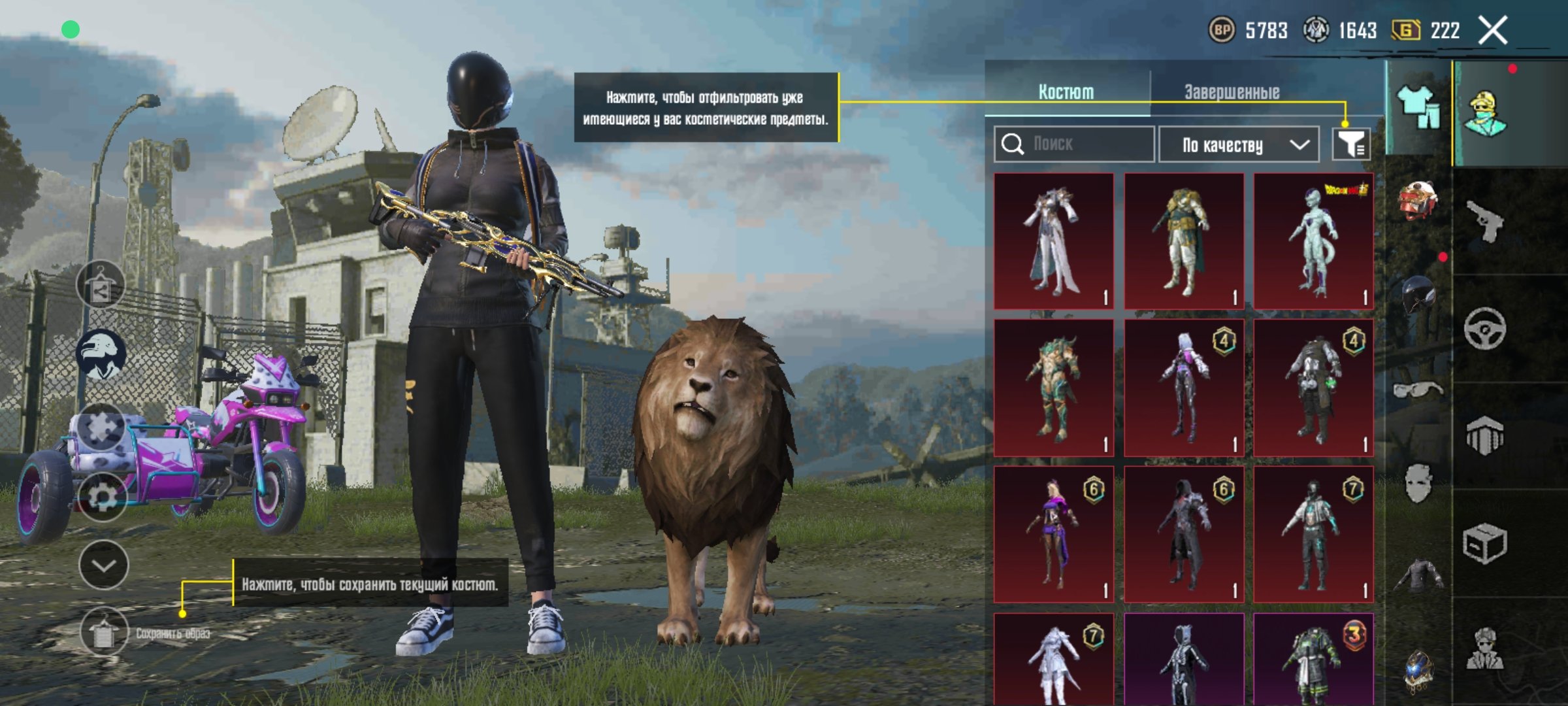Screen dimensions: 1568x706
Task: Open the gear settings button
Action: click(103, 497)
